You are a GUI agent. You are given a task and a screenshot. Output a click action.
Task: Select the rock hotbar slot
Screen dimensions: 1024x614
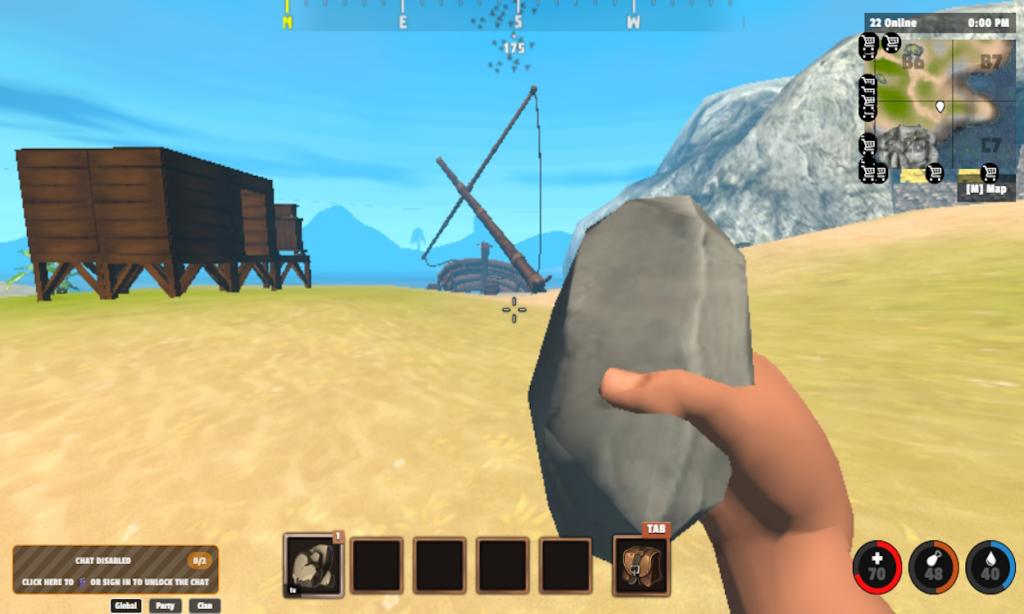pos(313,565)
